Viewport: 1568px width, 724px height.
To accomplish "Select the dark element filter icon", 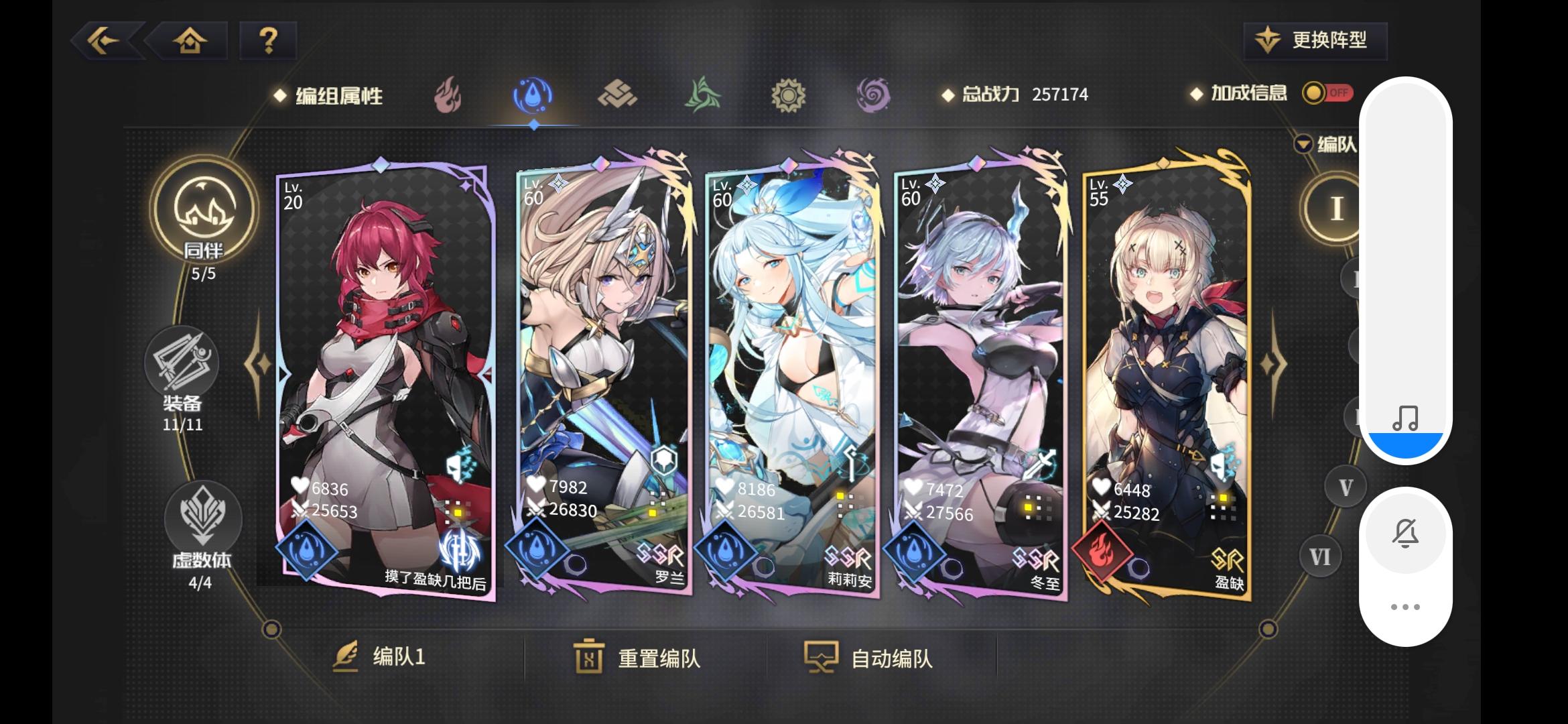I will point(871,95).
